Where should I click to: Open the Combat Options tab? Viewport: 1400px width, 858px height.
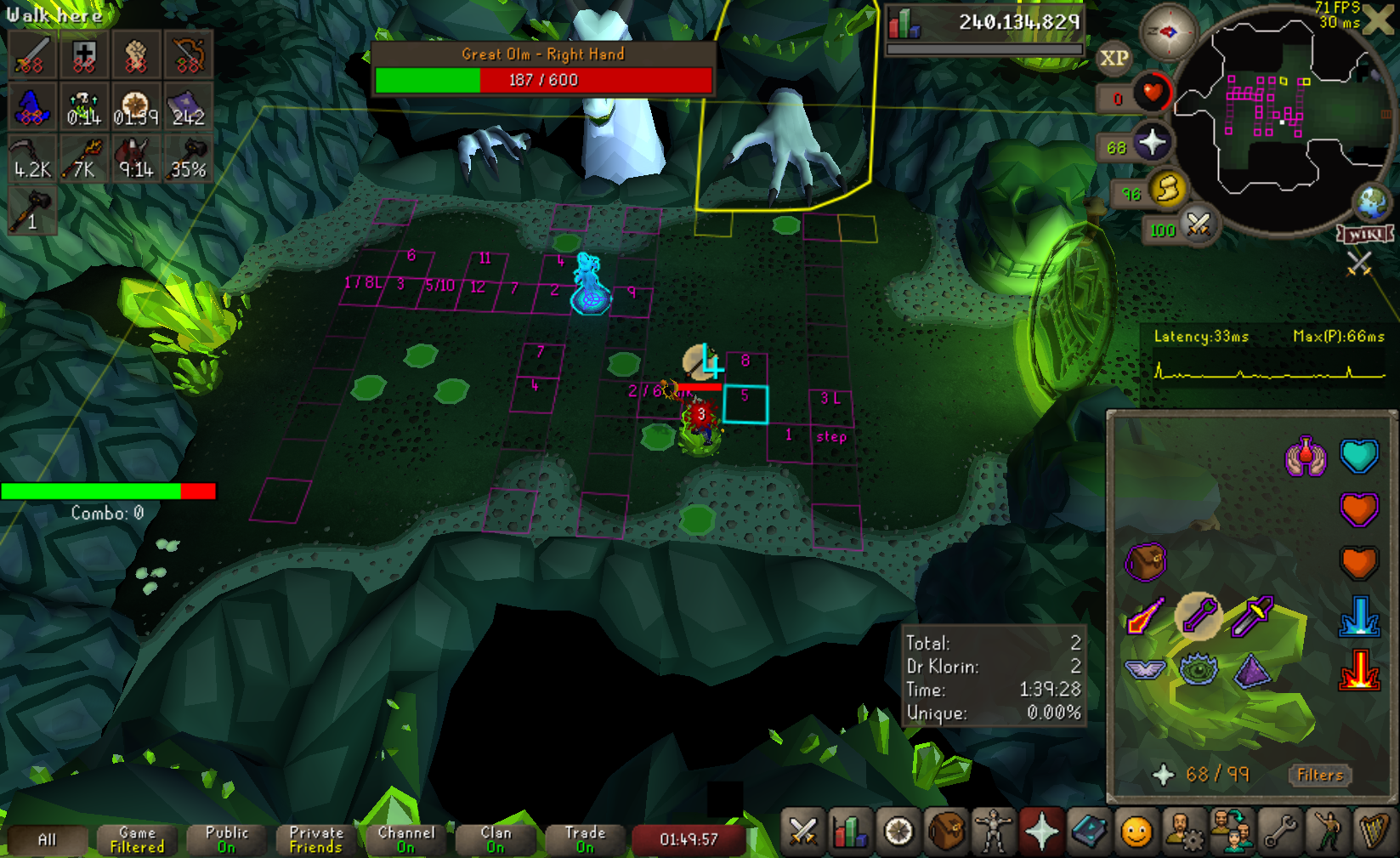(802, 832)
